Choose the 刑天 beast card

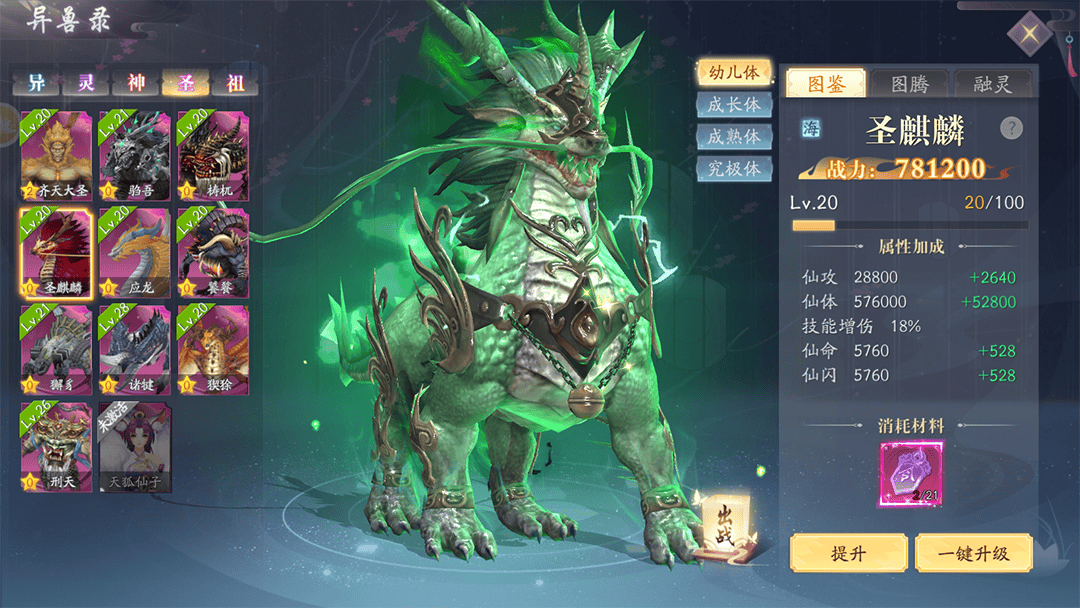pos(56,446)
